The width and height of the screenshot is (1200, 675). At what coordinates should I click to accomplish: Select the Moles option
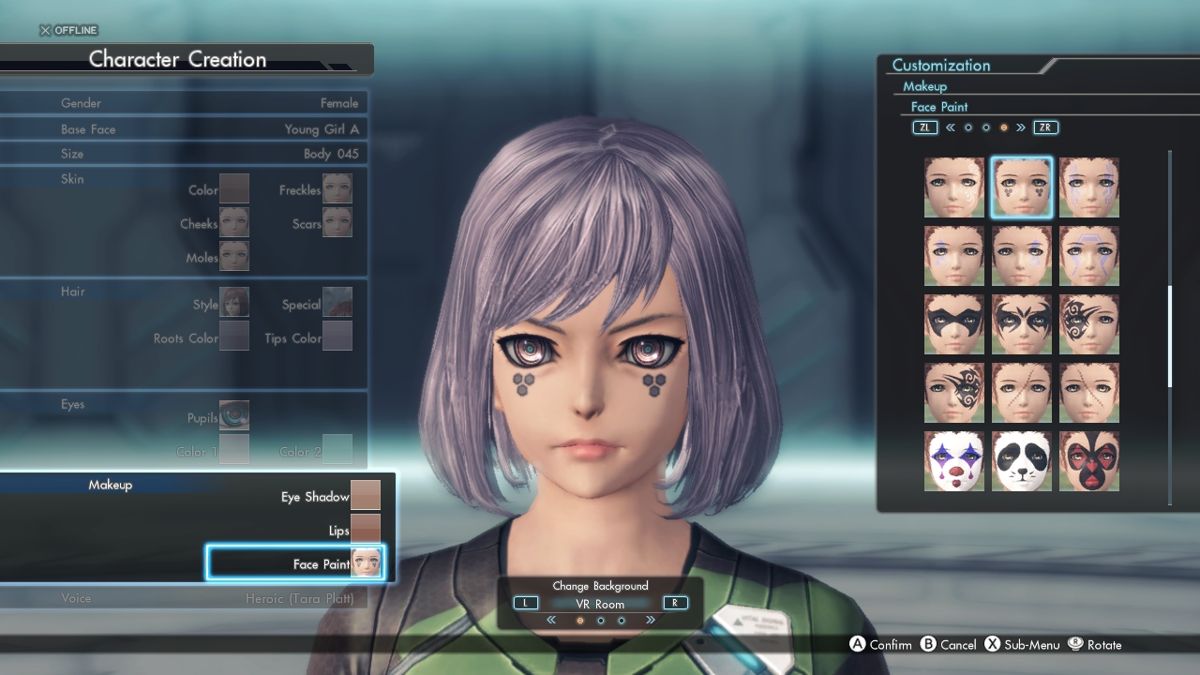pos(234,256)
